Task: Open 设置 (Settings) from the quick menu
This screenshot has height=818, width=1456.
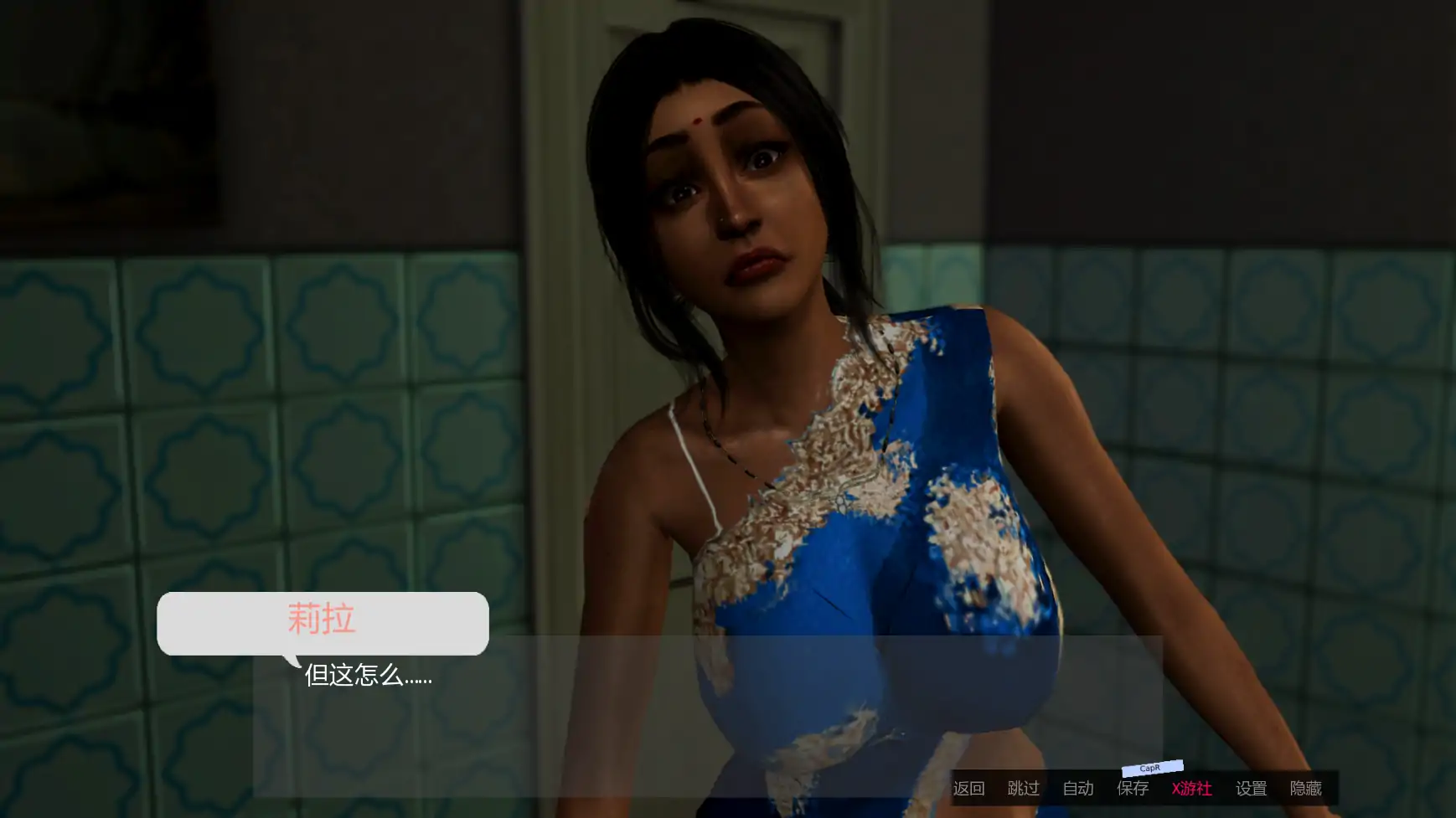Action: 1252,788
